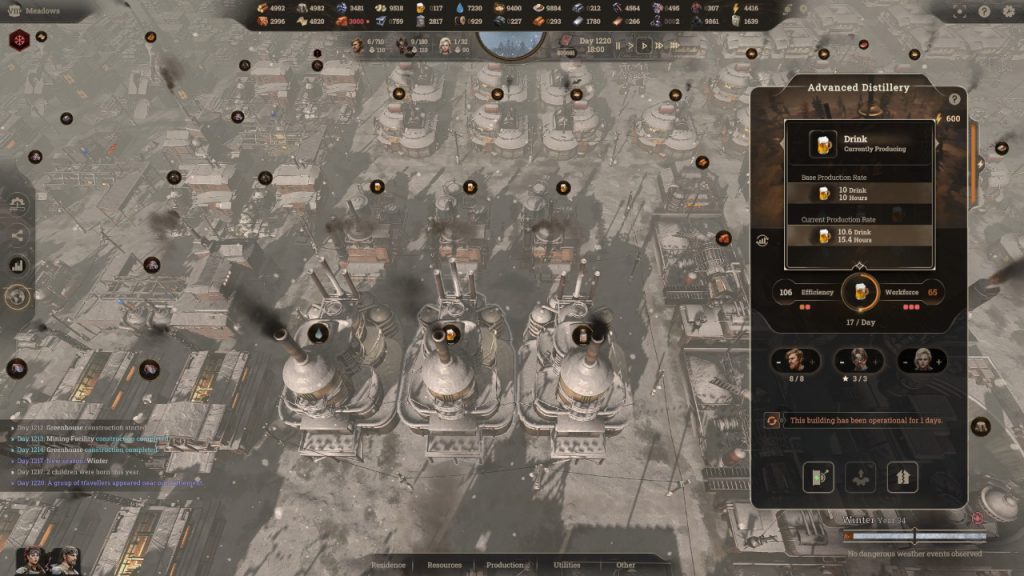Viewport: 1024px width, 576px height.
Task: Select the Production build category
Action: pyautogui.click(x=505, y=565)
